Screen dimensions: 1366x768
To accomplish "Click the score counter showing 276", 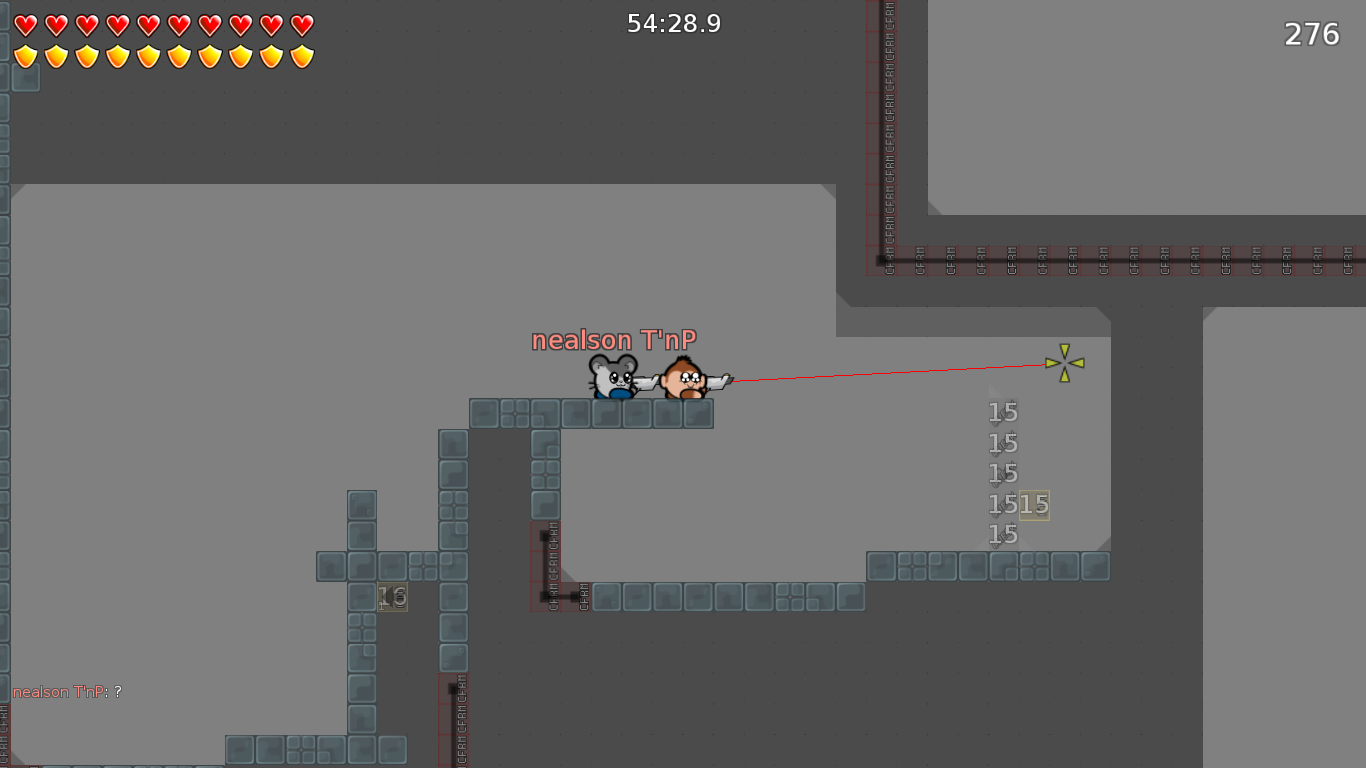I will (1311, 34).
